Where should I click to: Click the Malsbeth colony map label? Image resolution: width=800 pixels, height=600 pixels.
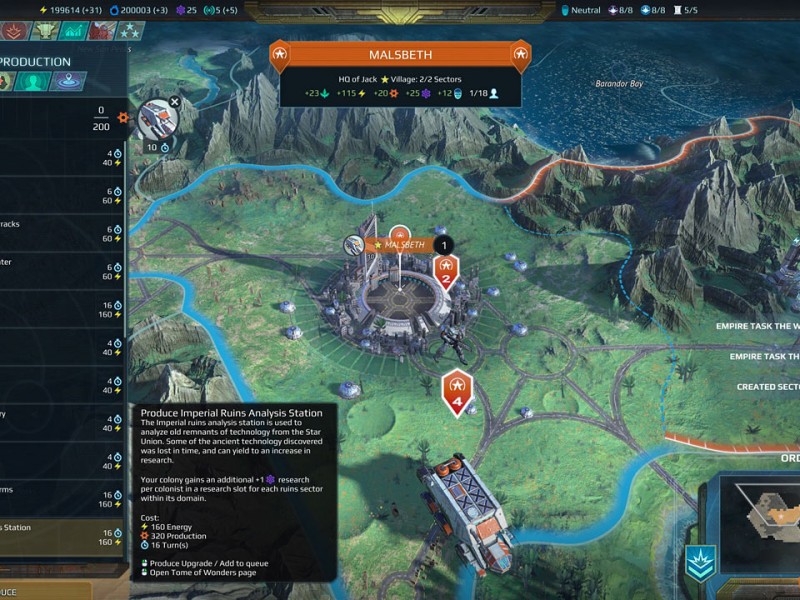[x=404, y=244]
